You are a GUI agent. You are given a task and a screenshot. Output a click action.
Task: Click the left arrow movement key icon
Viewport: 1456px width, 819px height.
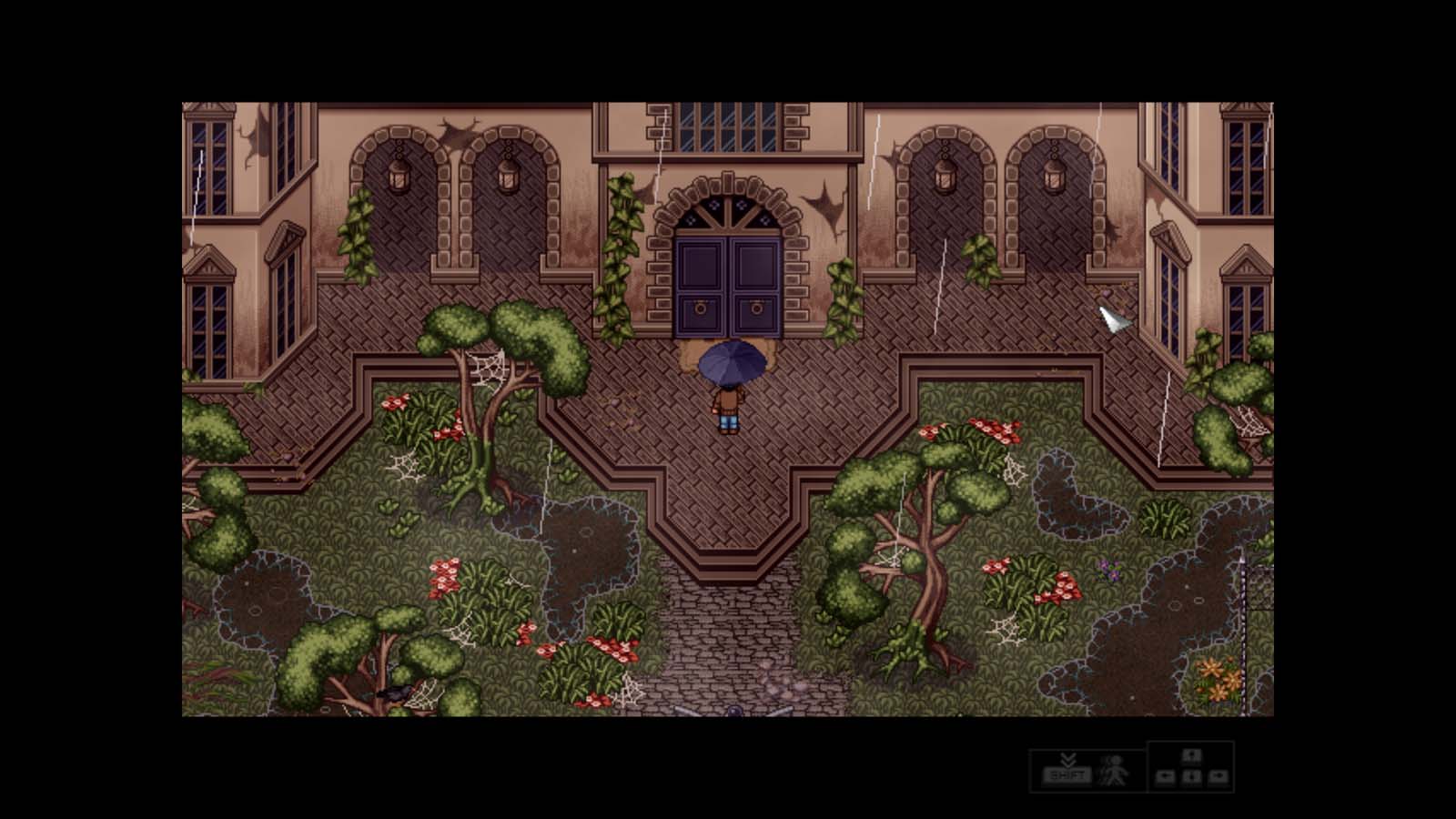[1165, 777]
